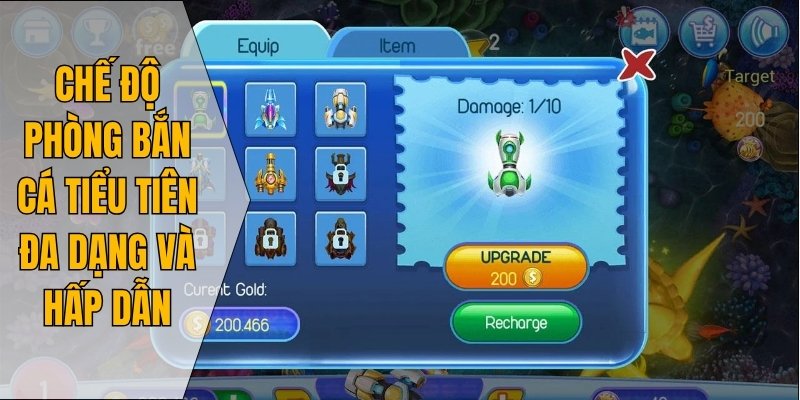Switch to the Equip tab
Image resolution: width=800 pixels, height=400 pixels.
point(257,46)
